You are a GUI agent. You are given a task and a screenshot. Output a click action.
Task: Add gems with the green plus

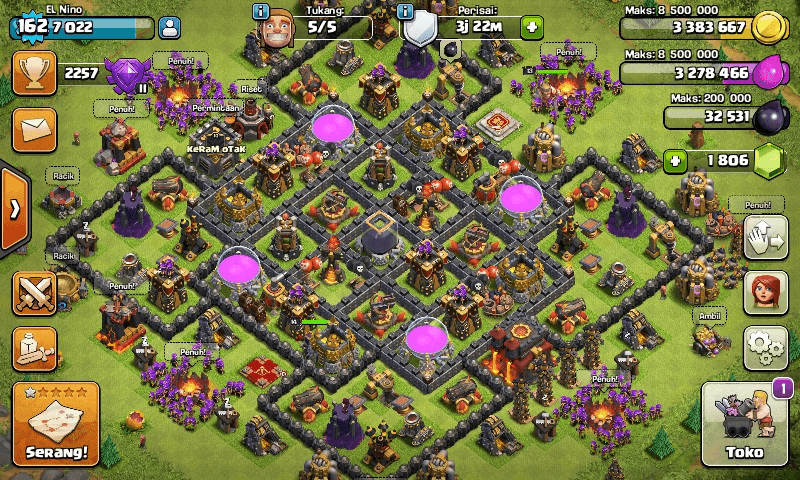677,160
